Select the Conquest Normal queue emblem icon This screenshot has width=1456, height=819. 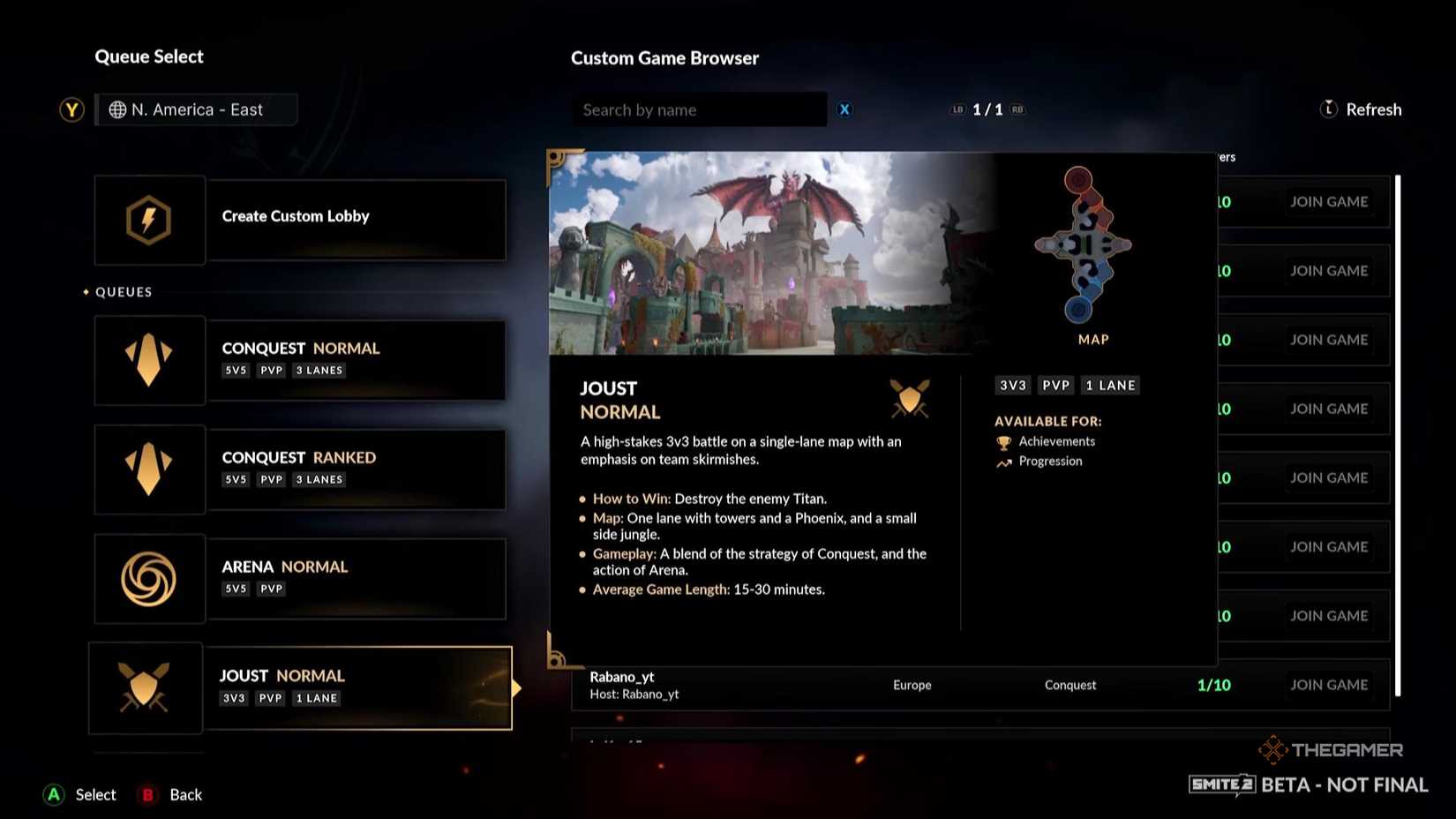coord(149,359)
